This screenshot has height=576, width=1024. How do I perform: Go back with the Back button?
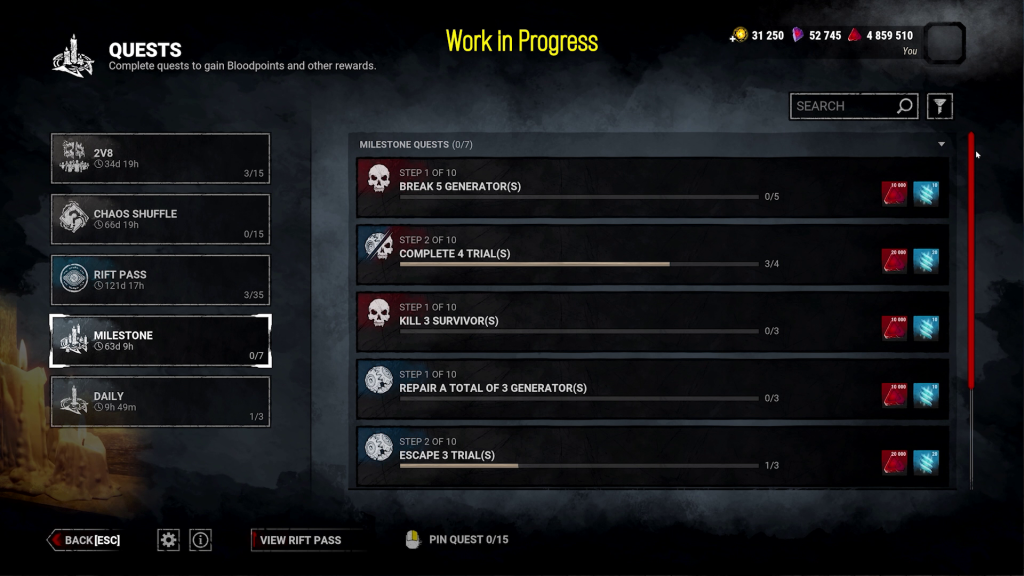(85, 540)
